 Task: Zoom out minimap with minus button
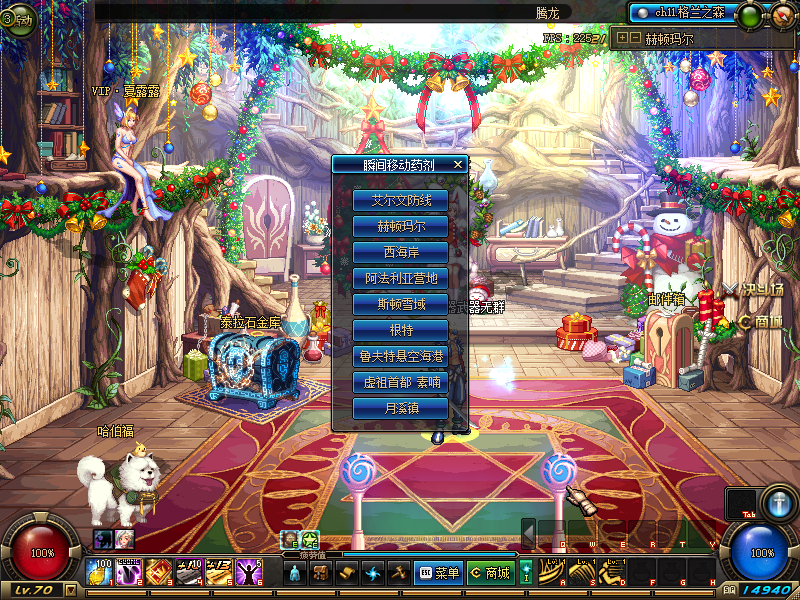click(636, 39)
